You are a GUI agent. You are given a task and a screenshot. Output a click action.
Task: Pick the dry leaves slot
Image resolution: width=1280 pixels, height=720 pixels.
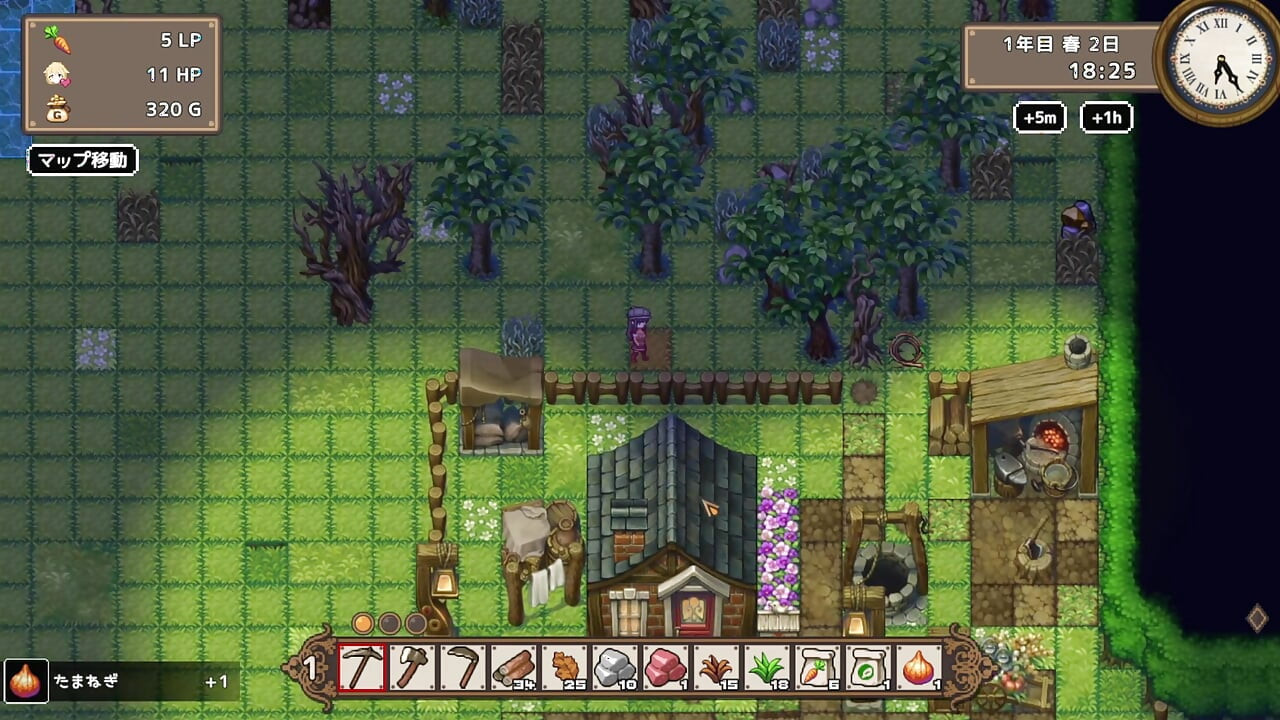point(565,667)
